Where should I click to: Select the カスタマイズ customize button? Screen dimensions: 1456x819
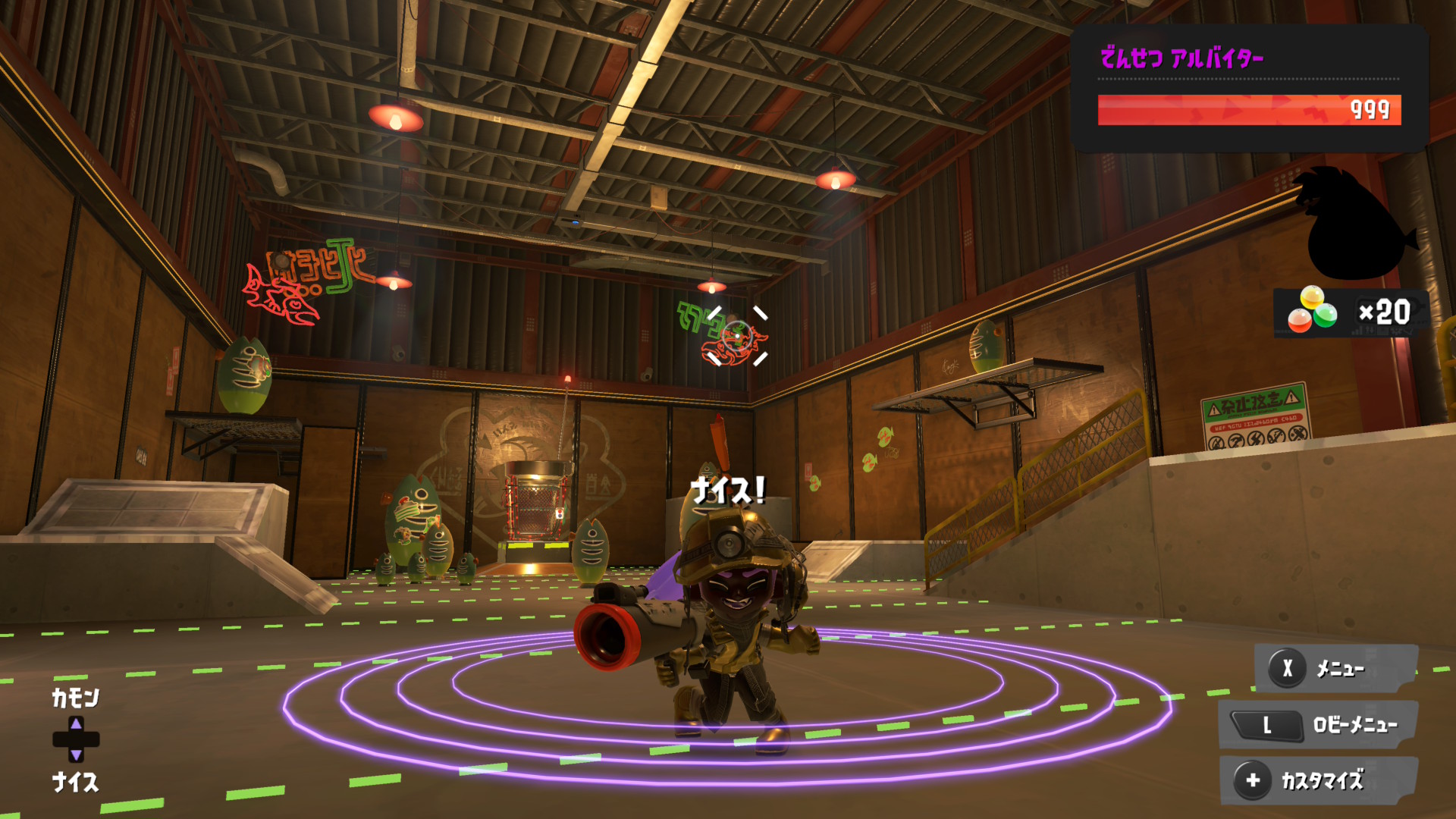coord(1318,780)
